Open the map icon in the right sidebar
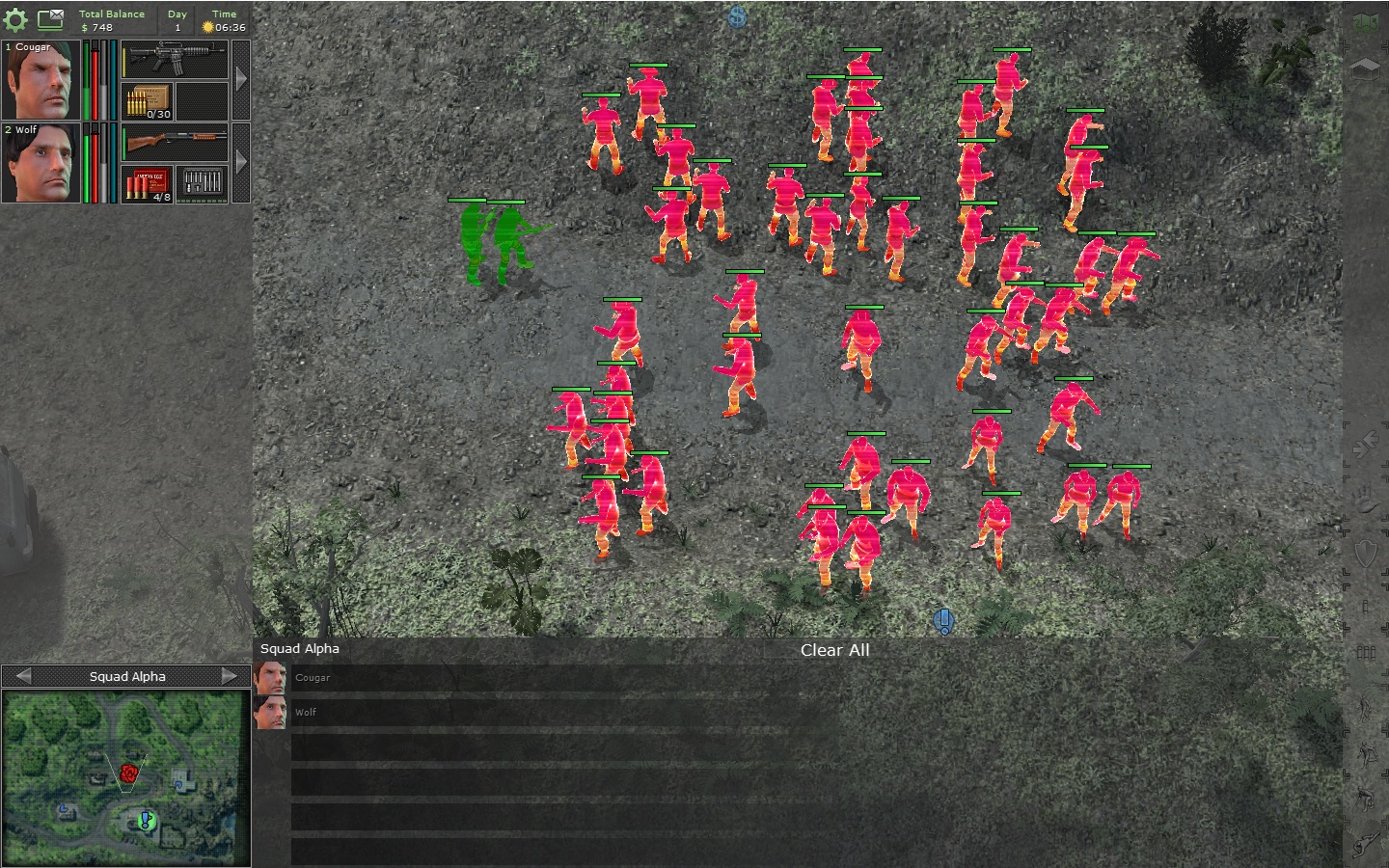The image size is (1389, 868). (1366, 21)
